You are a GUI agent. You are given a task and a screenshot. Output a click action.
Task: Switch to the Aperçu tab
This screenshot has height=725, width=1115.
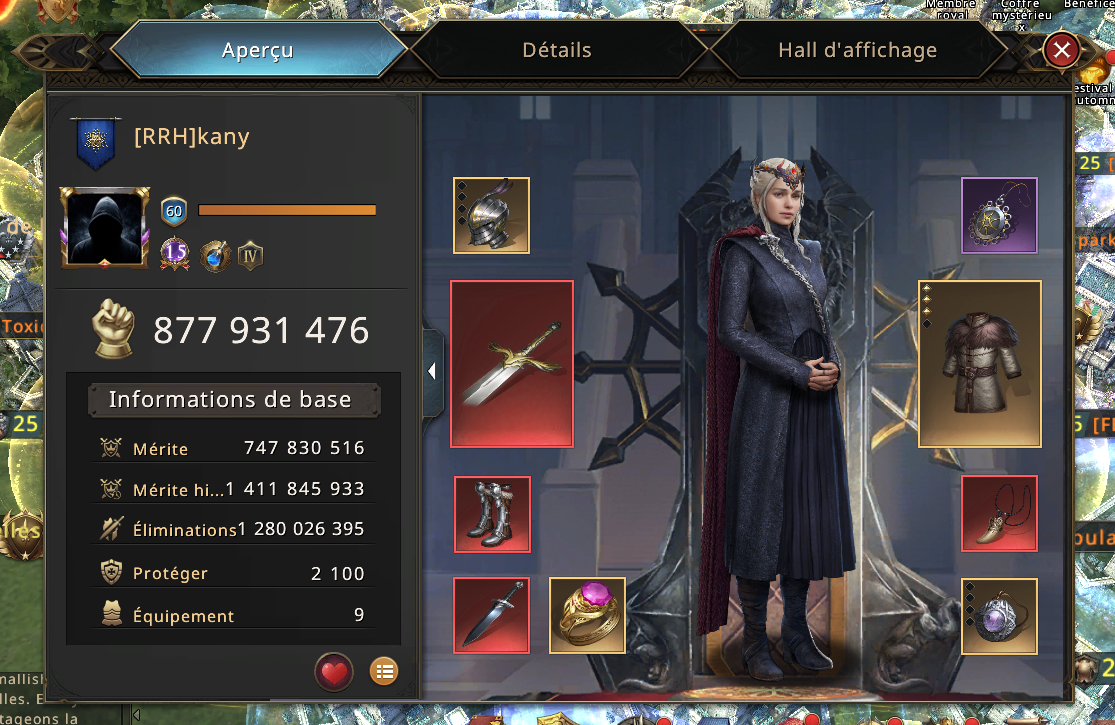pyautogui.click(x=258, y=50)
